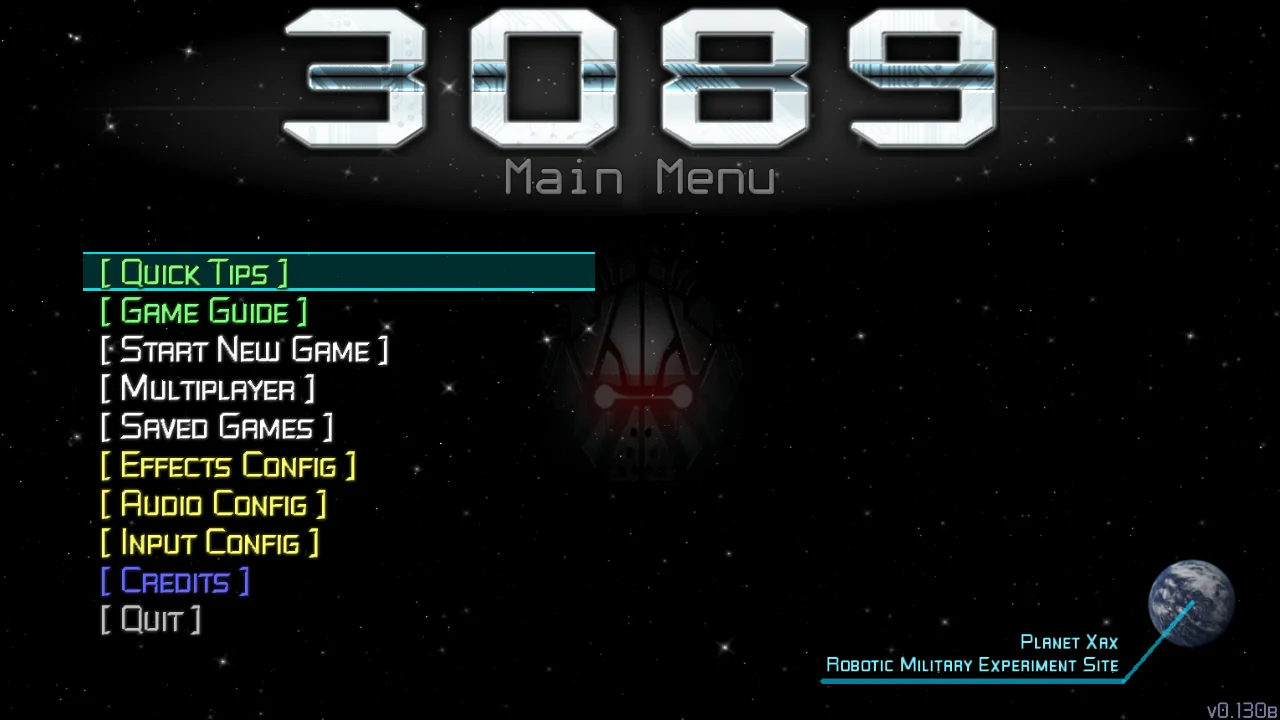1280x720 pixels.
Task: Select Start New Game
Action: 245,350
